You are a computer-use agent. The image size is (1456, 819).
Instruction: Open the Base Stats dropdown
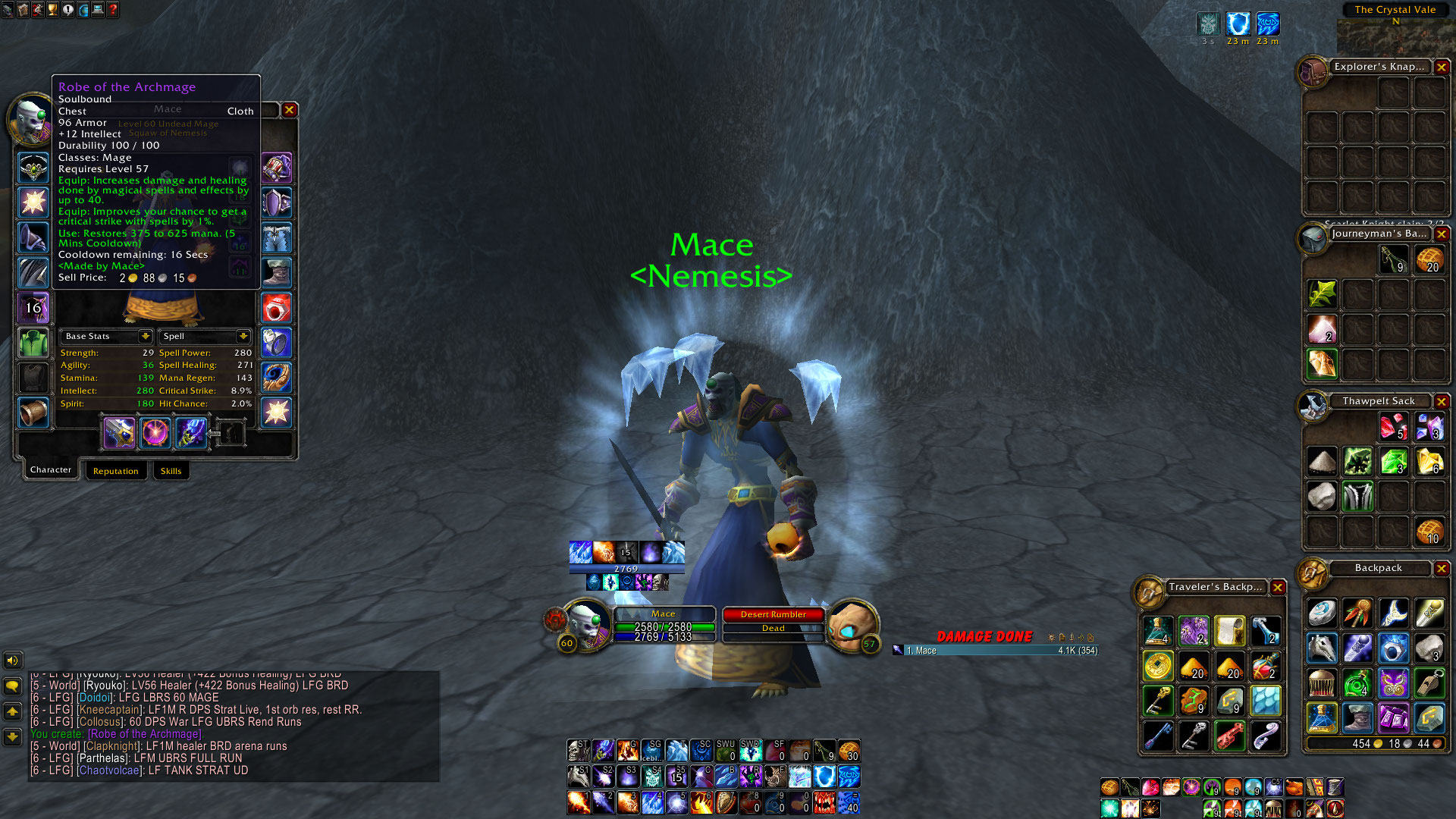click(x=145, y=336)
